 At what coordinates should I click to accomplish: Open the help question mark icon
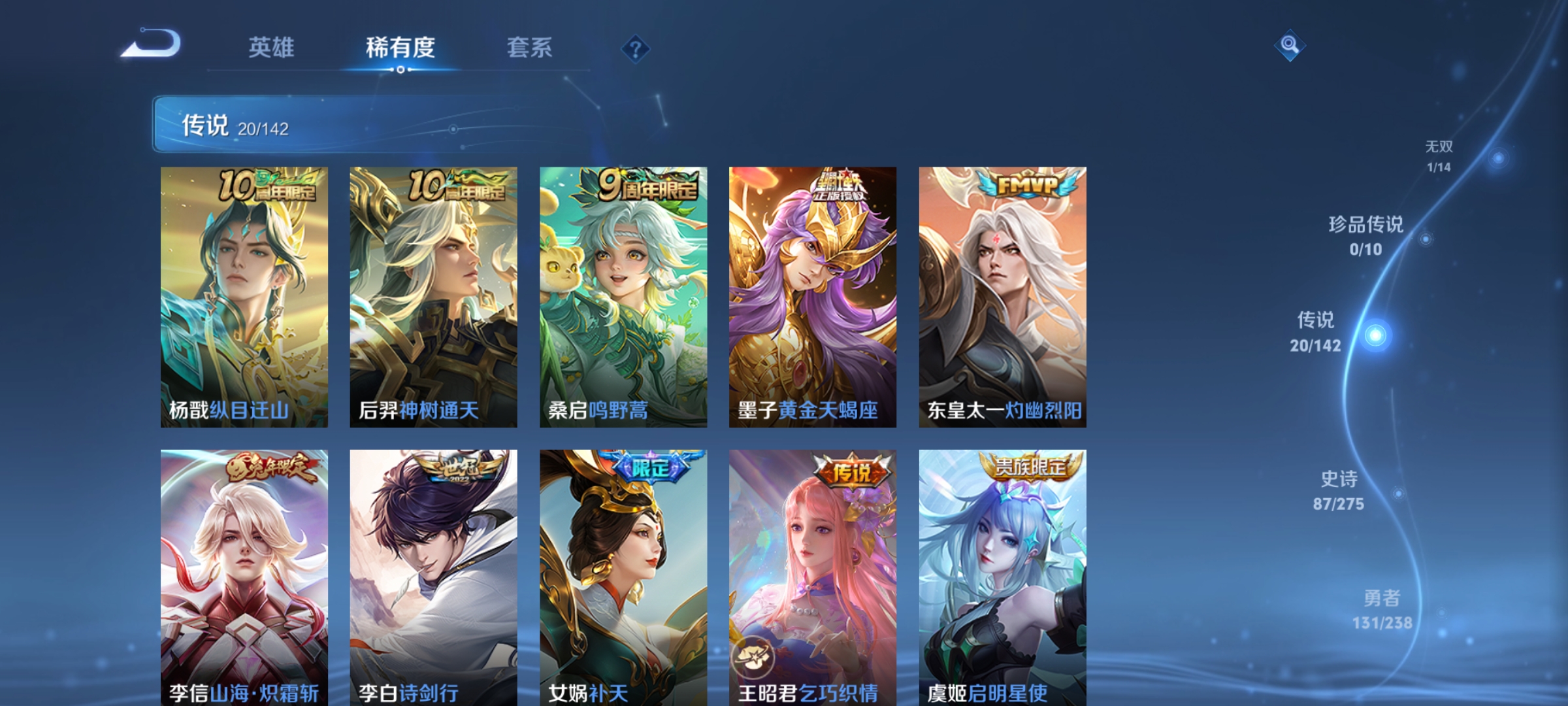click(637, 49)
